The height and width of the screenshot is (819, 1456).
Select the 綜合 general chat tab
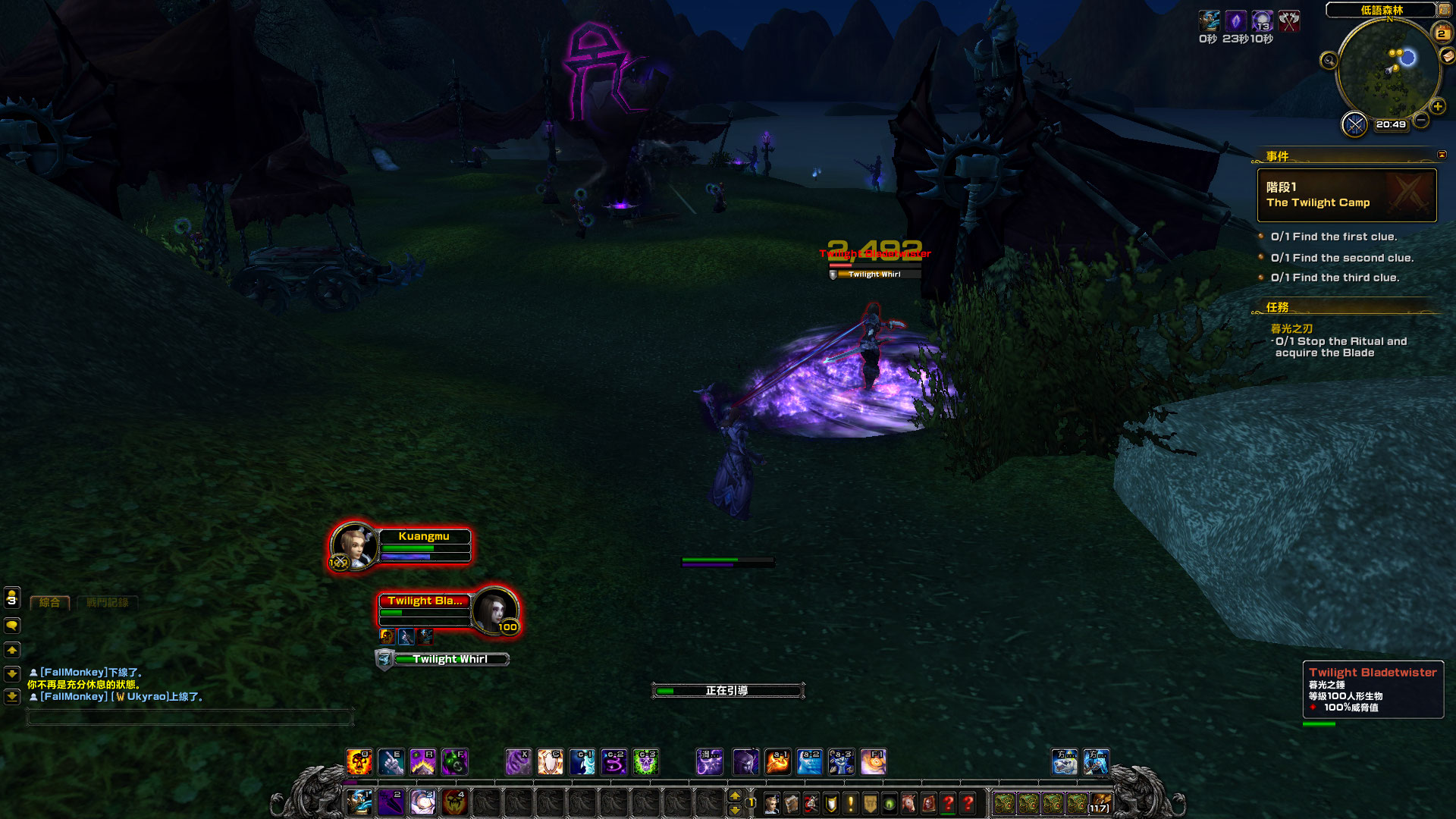tap(50, 603)
